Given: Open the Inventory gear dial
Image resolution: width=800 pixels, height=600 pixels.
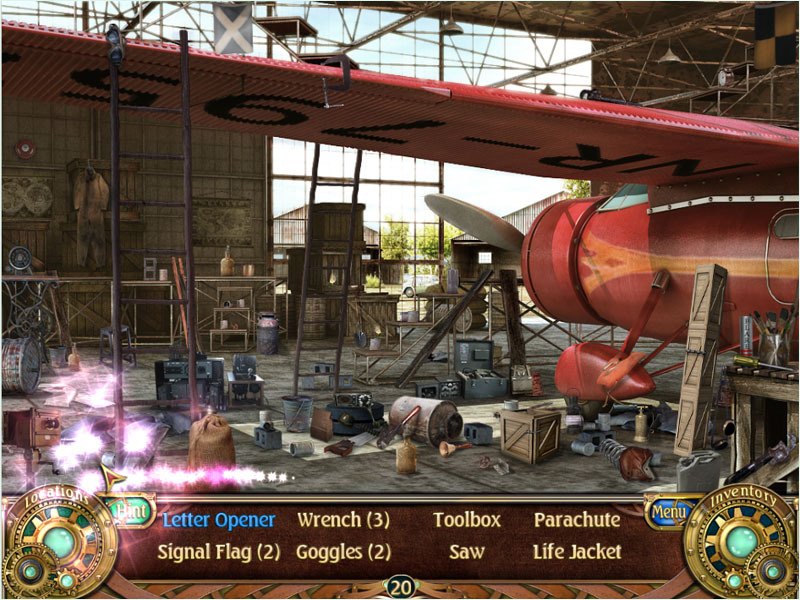Looking at the screenshot, I should click(x=741, y=543).
